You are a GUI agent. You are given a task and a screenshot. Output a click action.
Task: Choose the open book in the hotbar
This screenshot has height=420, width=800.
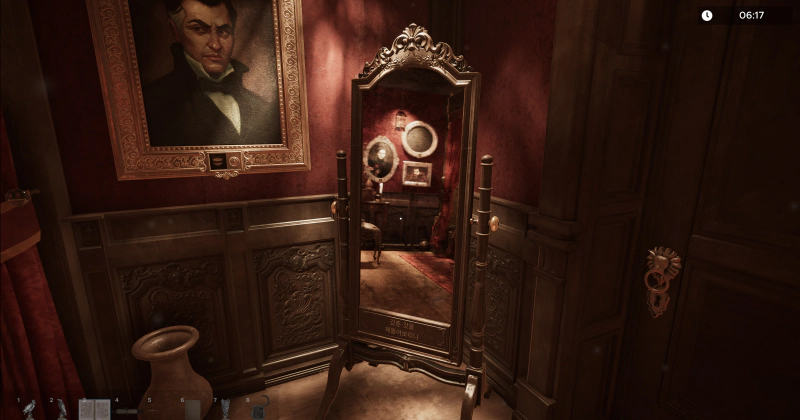[94, 409]
